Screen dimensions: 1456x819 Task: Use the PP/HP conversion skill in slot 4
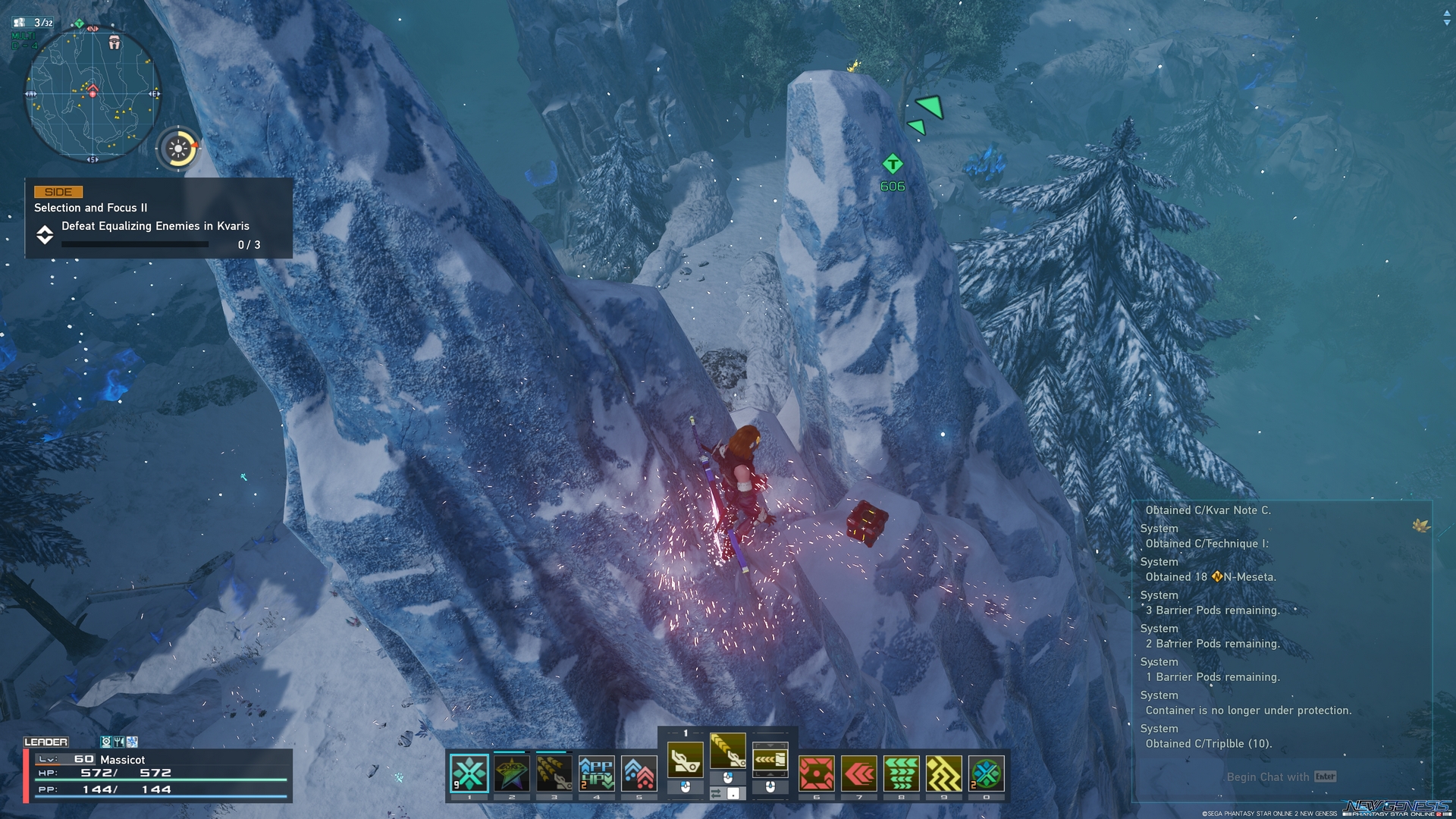click(x=596, y=773)
